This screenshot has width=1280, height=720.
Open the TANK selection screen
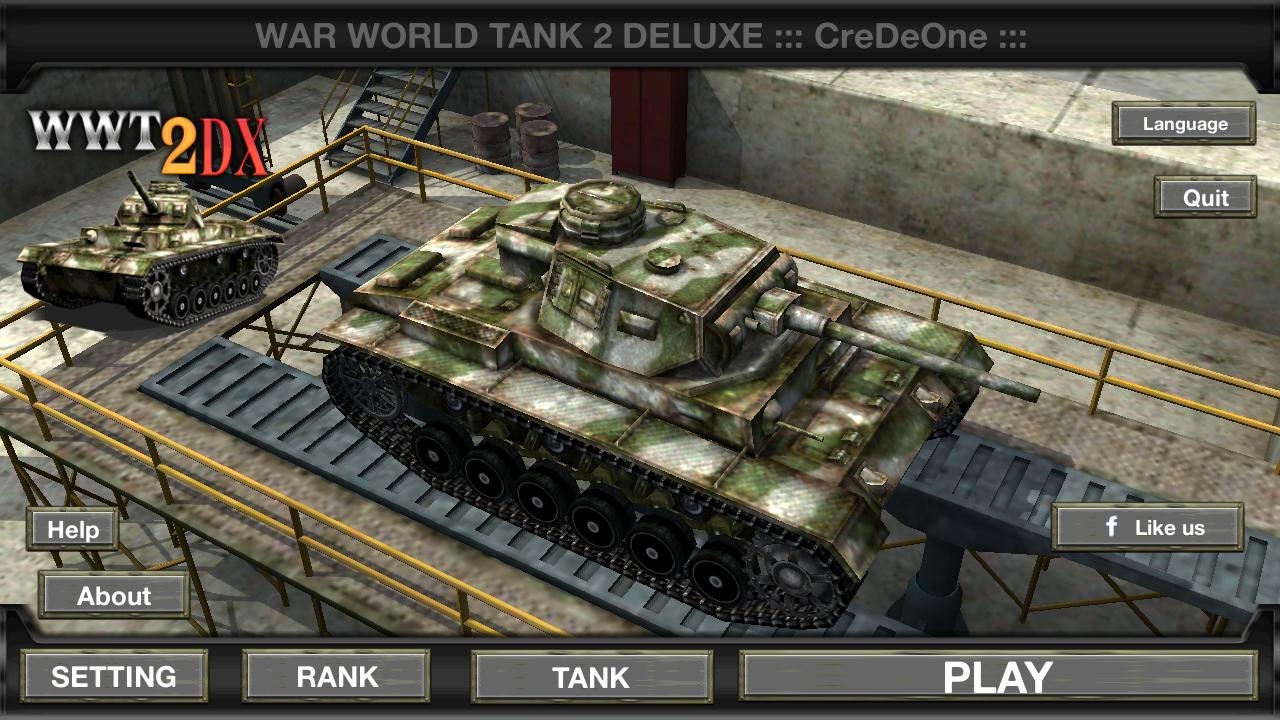click(591, 676)
